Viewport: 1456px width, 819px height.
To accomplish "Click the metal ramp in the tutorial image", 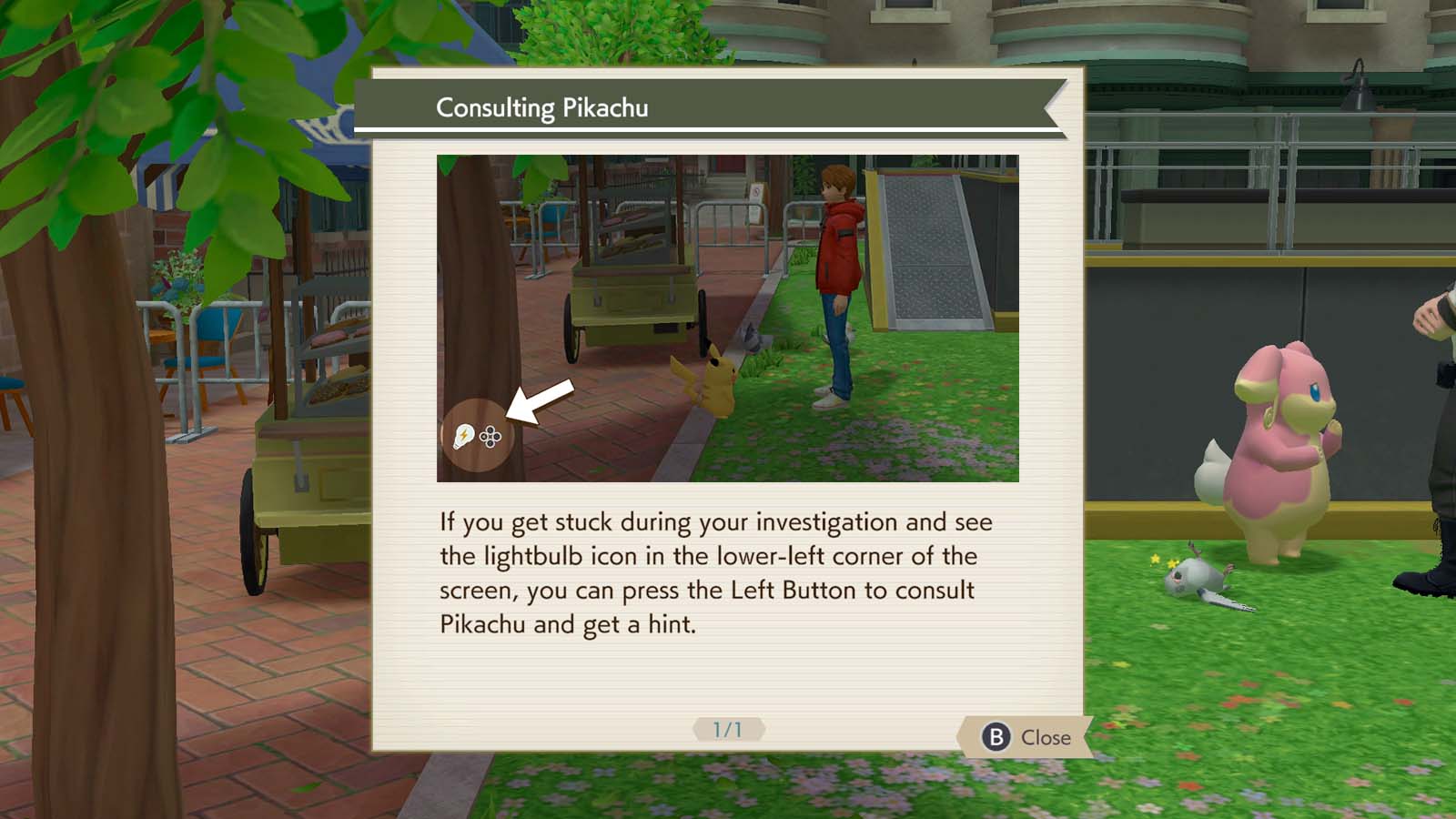I will click(928, 255).
